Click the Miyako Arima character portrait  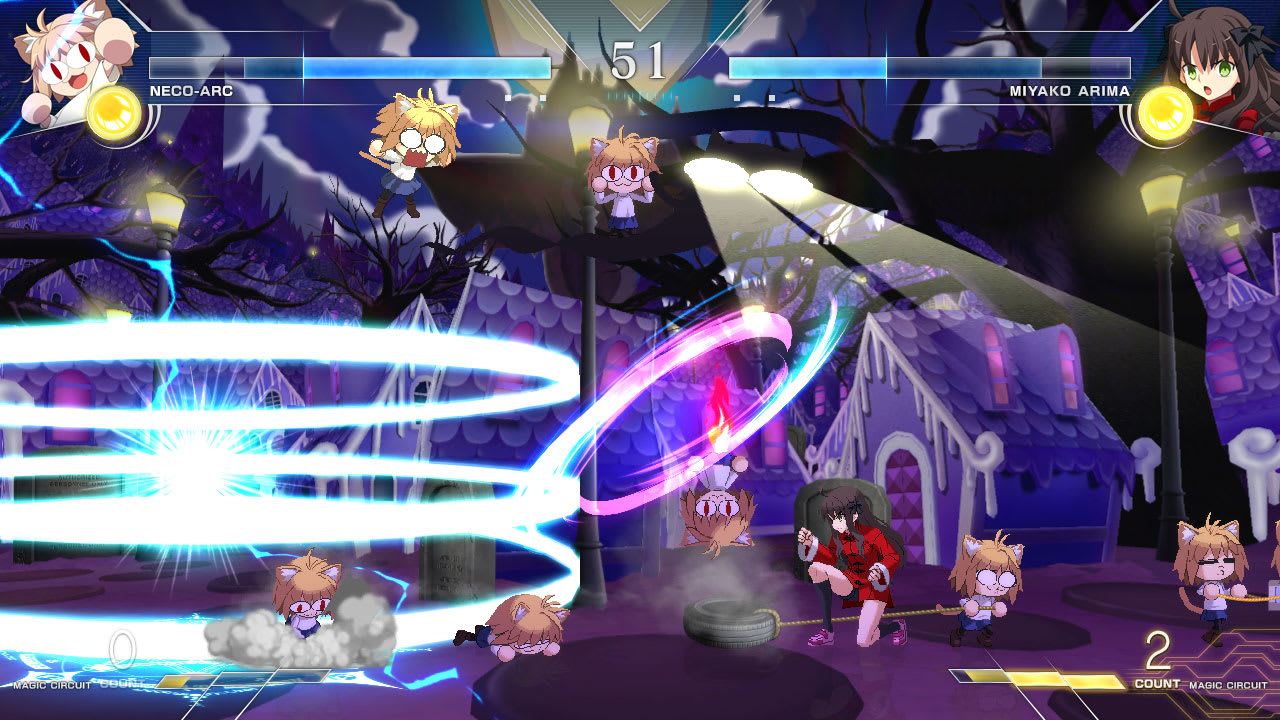click(x=1215, y=55)
